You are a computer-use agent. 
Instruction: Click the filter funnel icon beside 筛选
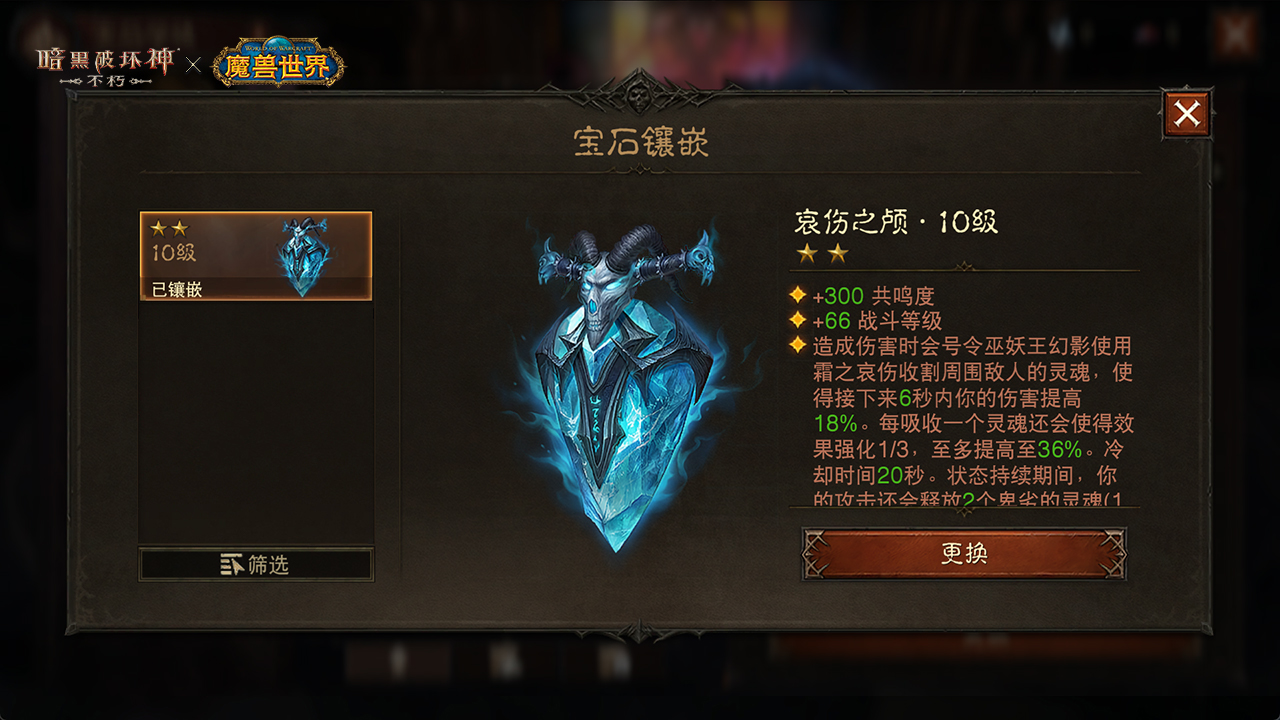[x=231, y=564]
